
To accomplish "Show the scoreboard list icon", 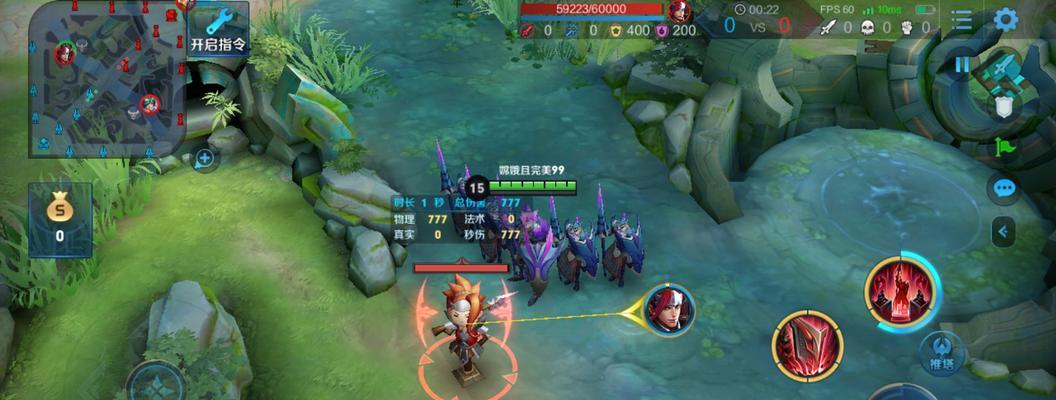I will [x=962, y=20].
